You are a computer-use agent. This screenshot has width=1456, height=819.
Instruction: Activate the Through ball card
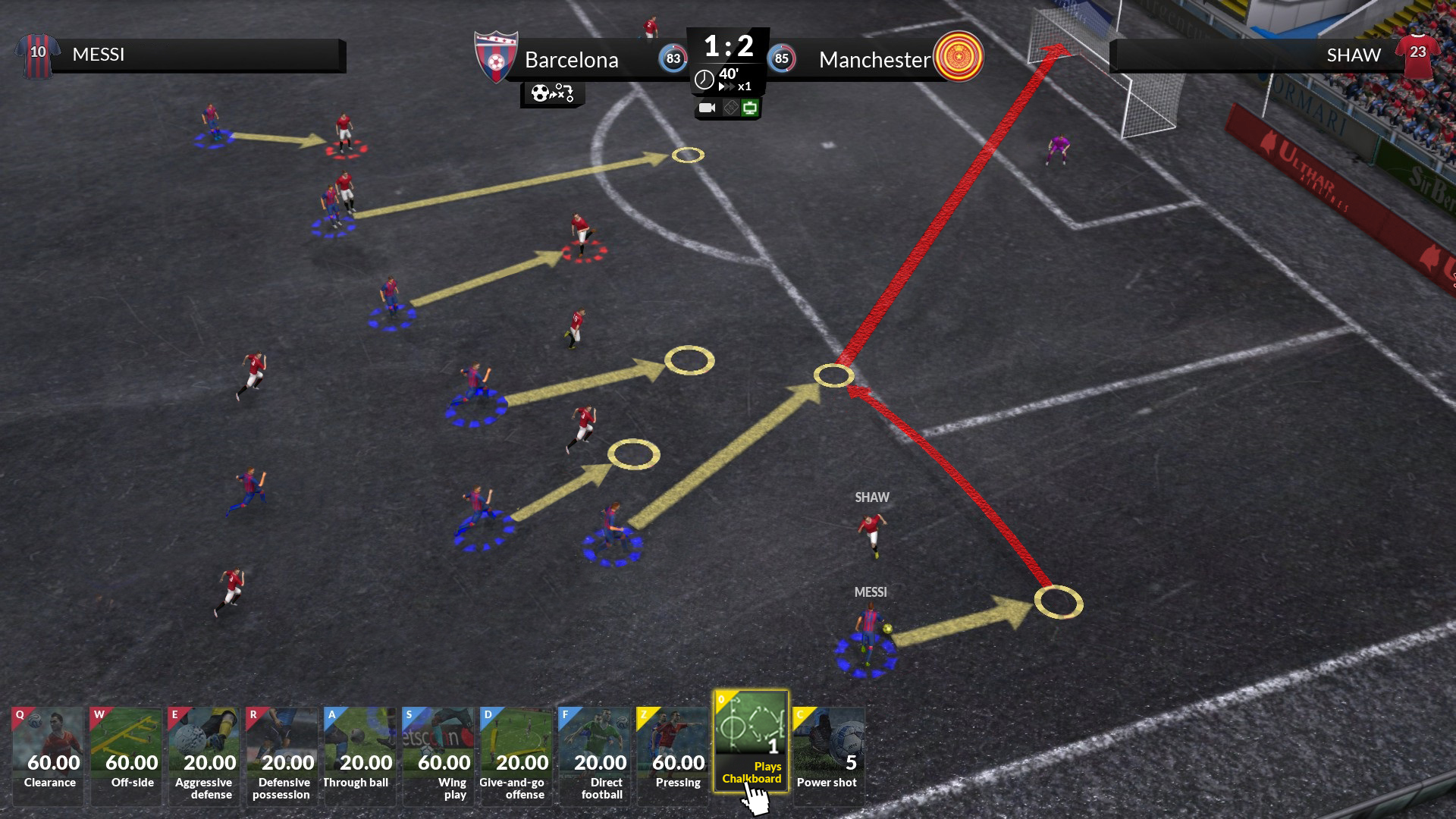(x=359, y=755)
